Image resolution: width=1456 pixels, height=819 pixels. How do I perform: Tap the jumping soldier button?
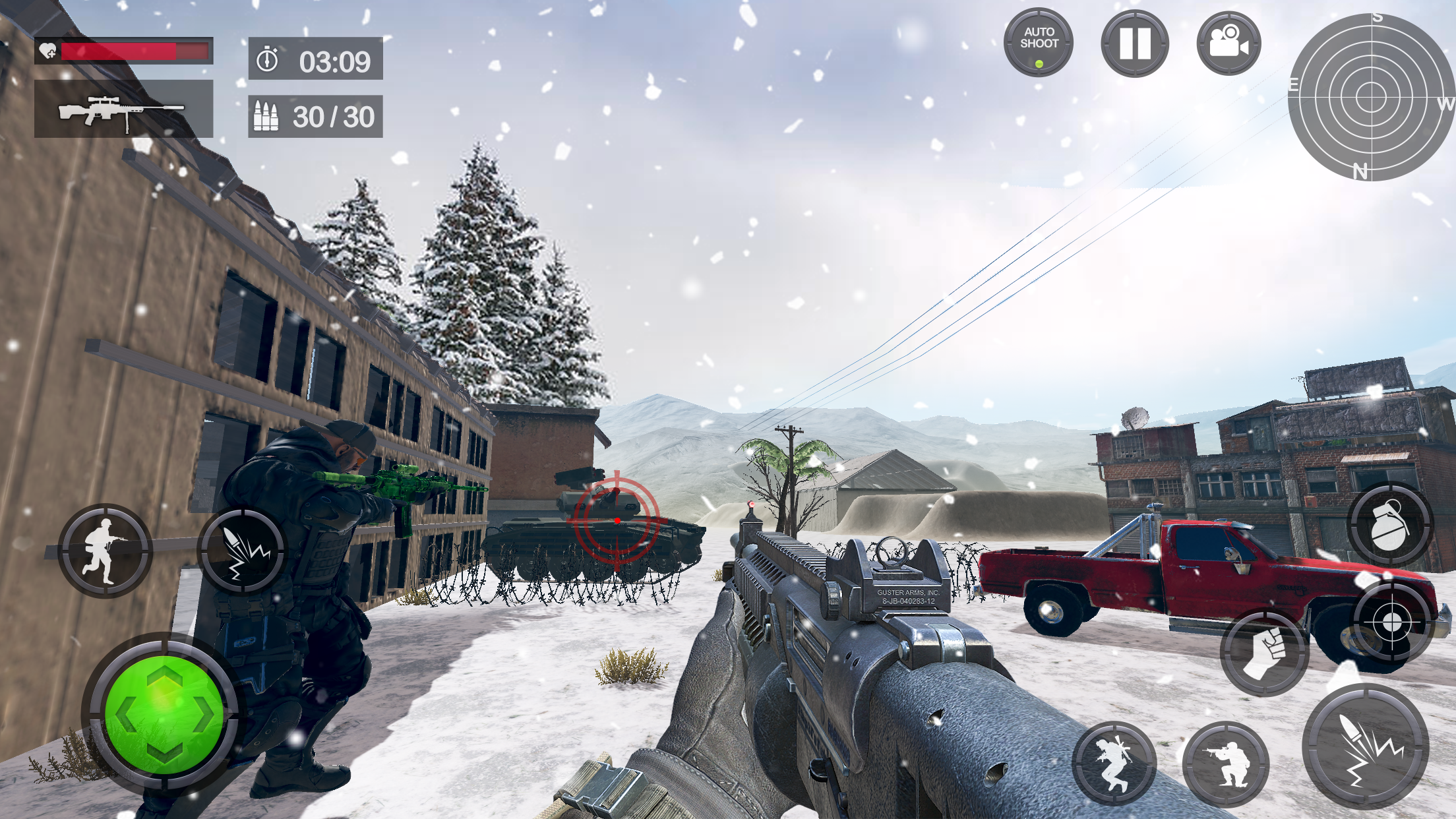[x=1114, y=764]
